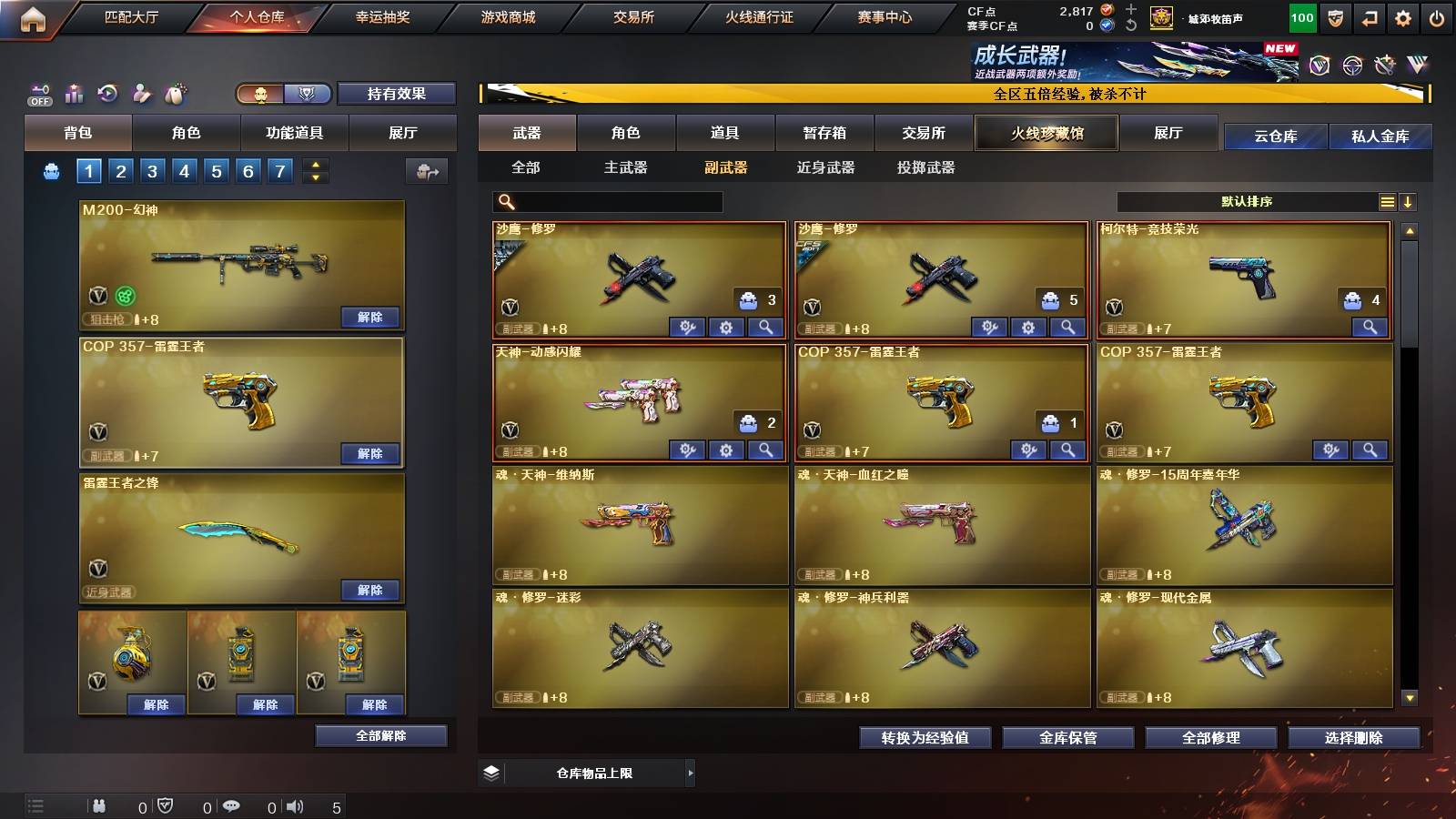Switch to the 火线珍藏馆 tab
Screen dimensions: 1456x819
click(x=1046, y=133)
